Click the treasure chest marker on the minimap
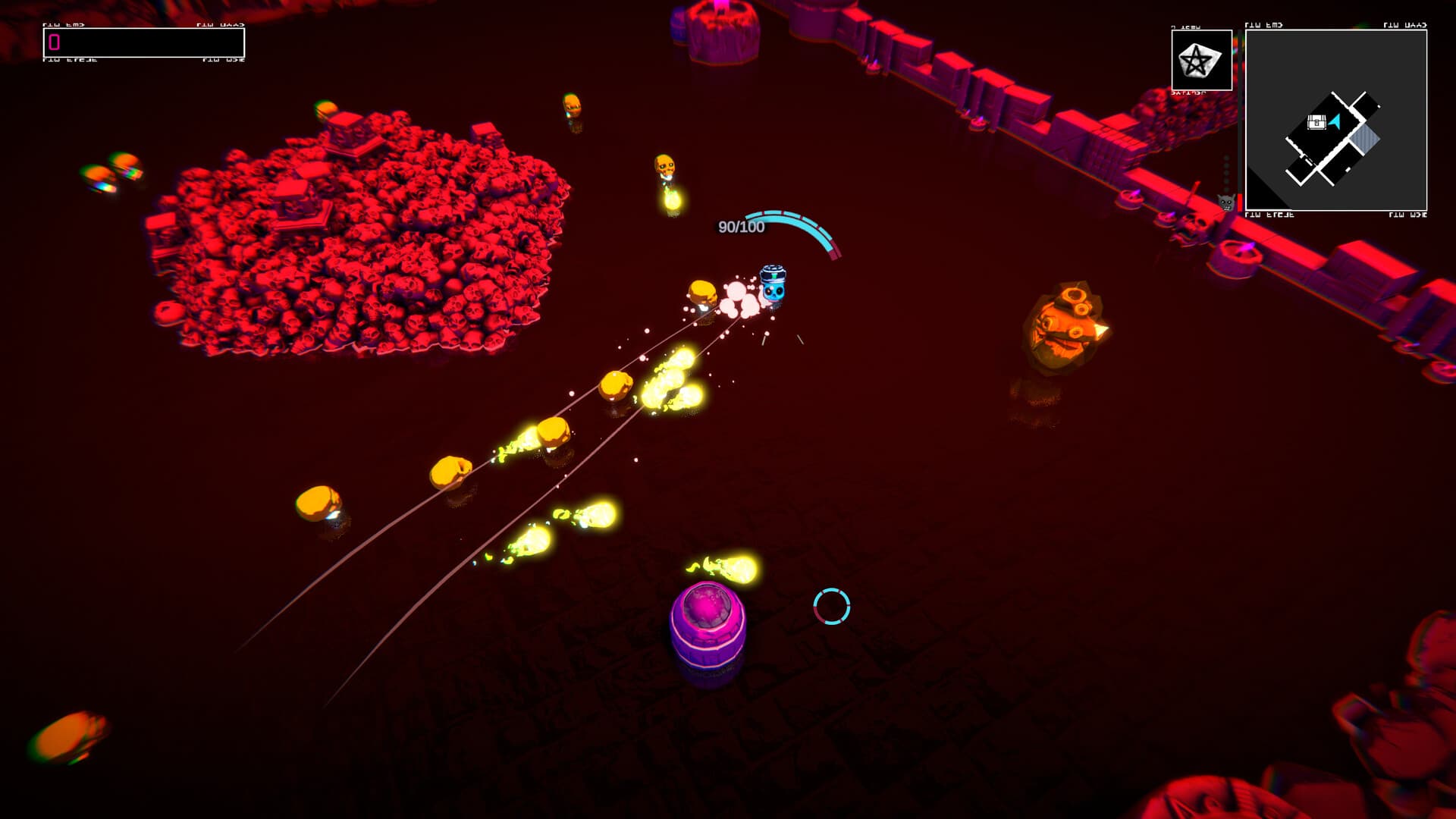This screenshot has height=819, width=1456. pyautogui.click(x=1316, y=124)
